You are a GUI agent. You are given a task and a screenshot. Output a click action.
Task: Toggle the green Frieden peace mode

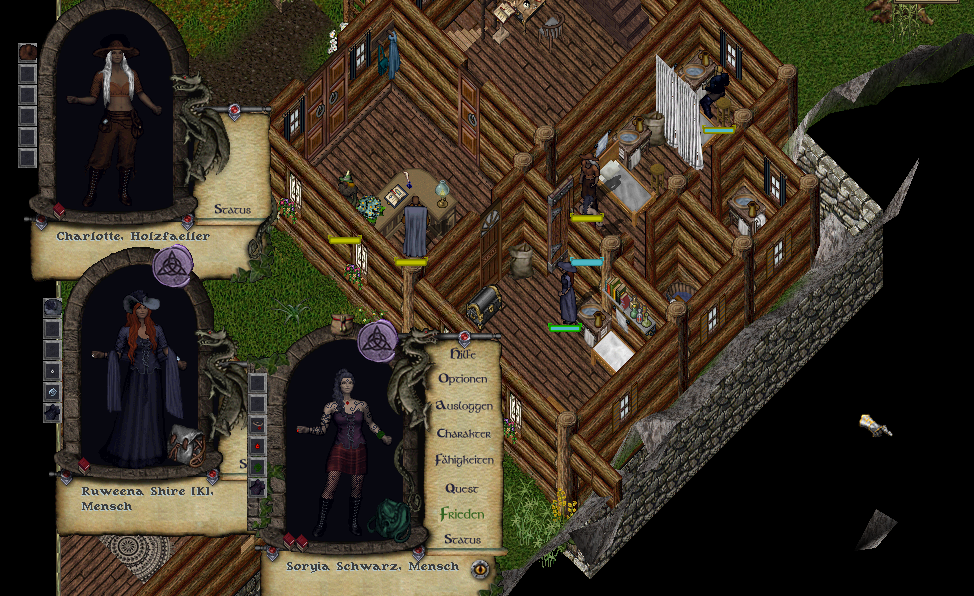[462, 514]
